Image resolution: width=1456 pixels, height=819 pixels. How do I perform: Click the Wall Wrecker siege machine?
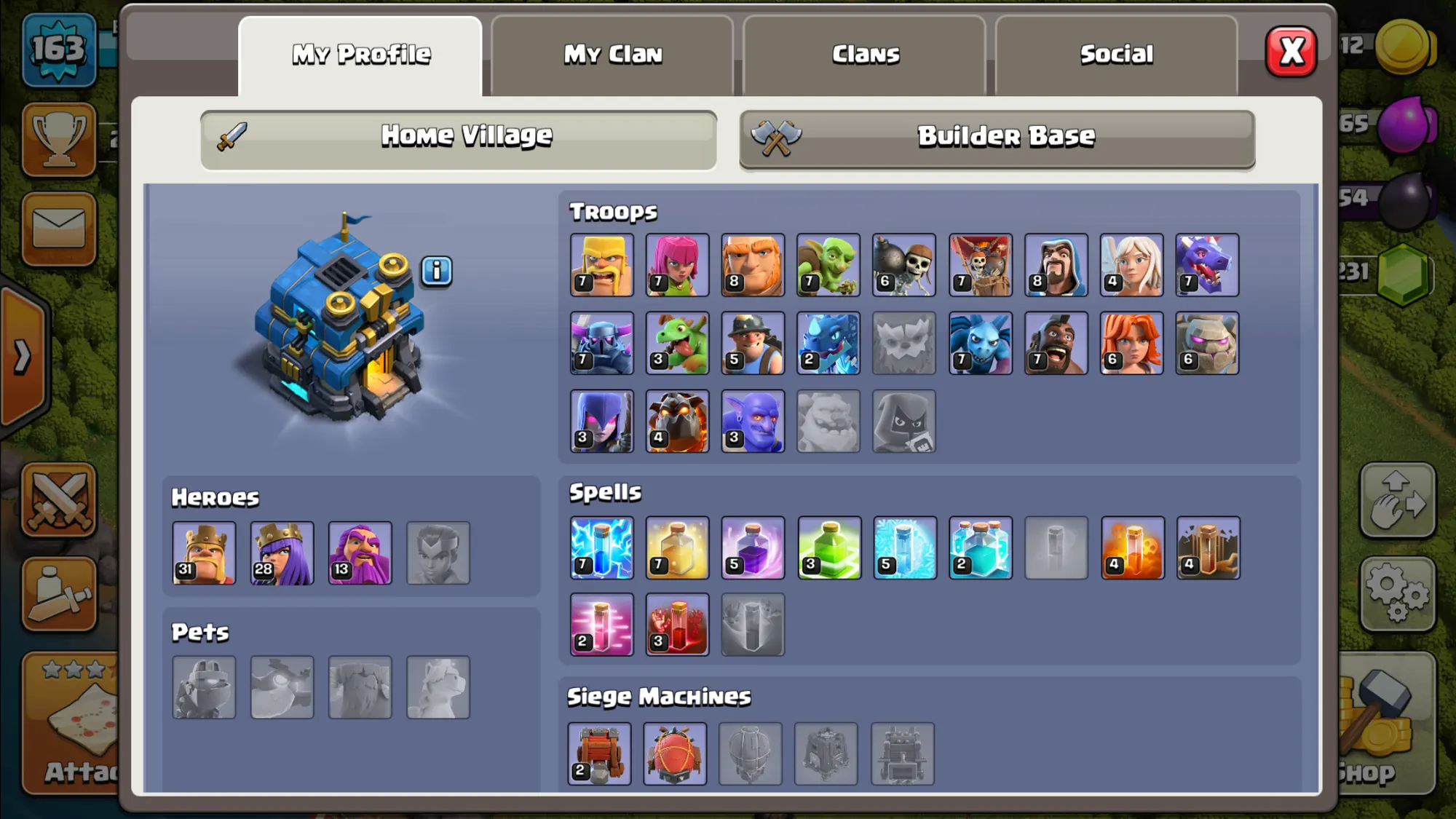(x=599, y=753)
